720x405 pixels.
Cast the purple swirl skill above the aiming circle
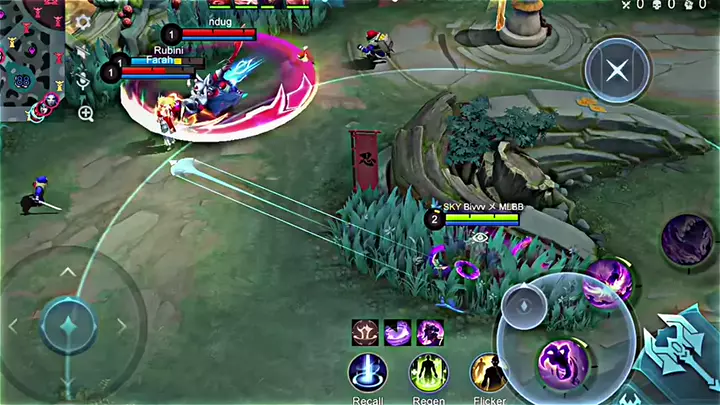pyautogui.click(x=607, y=282)
